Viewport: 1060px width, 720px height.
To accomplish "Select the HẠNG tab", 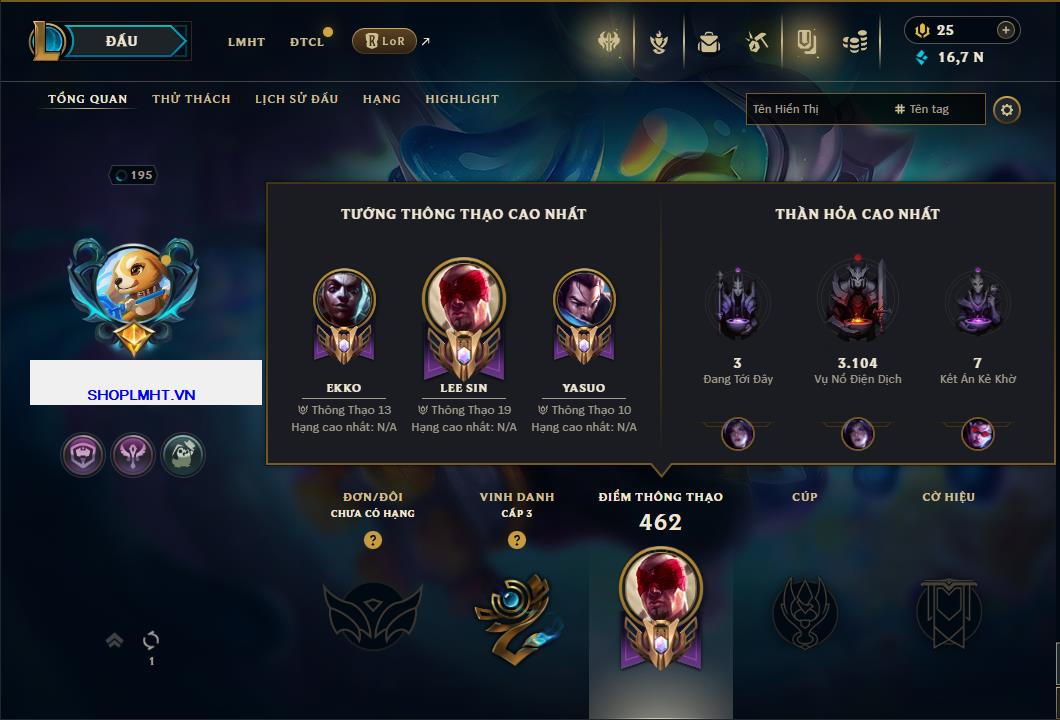I will pos(382,99).
